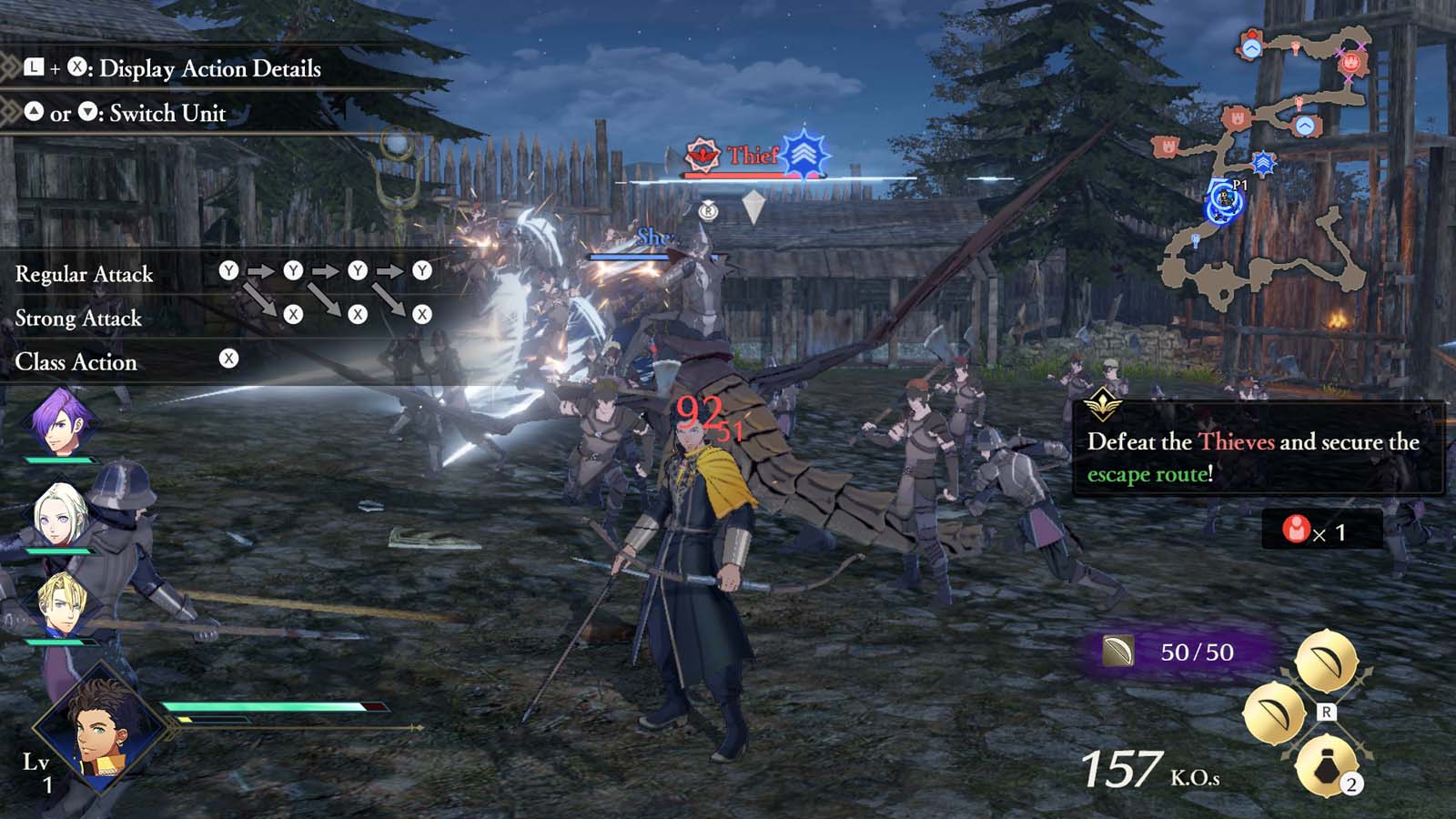Click the blue rank chevrons beside the Thief name
This screenshot has width=1456, height=819.
pyautogui.click(x=805, y=155)
